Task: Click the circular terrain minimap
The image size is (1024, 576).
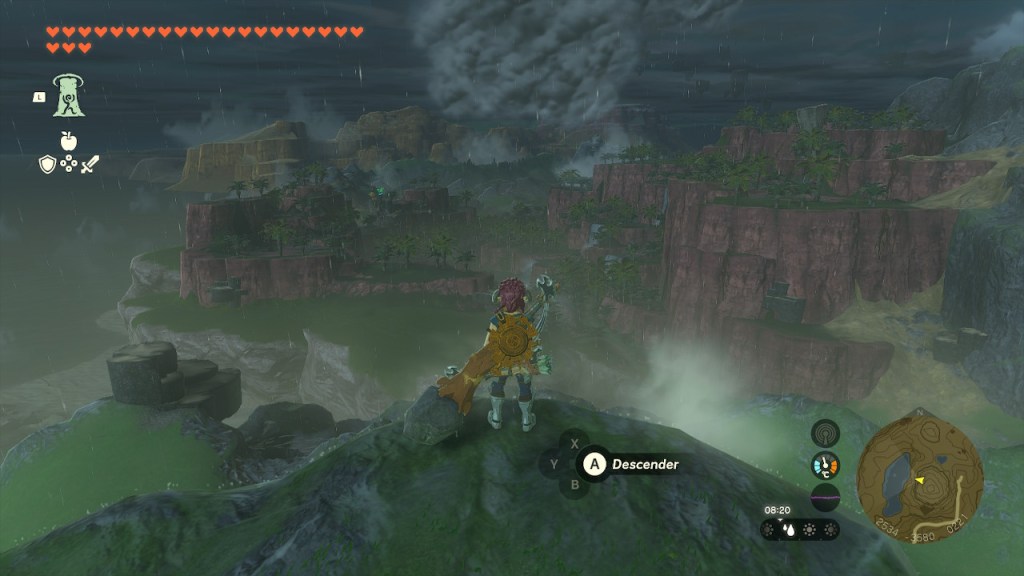Action: 913,472
